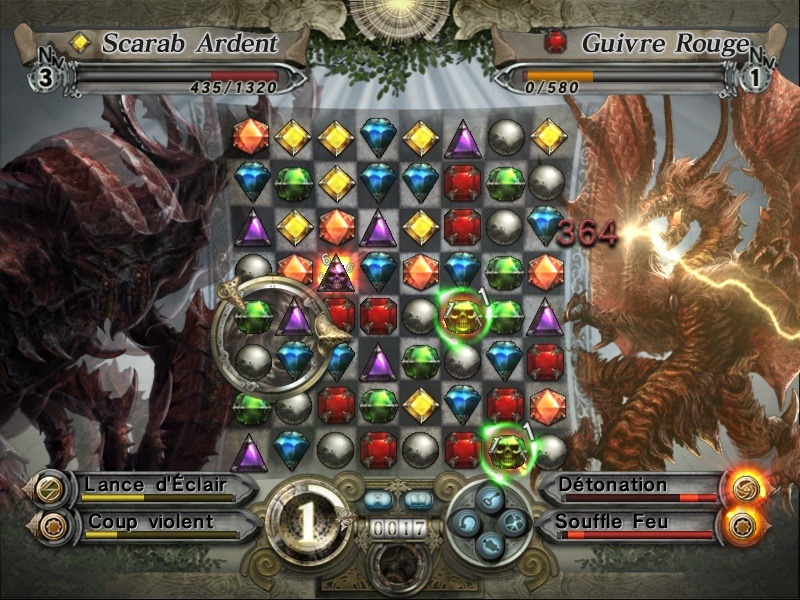This screenshot has width=800, height=600.
Task: Pick the orange gem in the board's top-left corner
Action: pos(252,137)
